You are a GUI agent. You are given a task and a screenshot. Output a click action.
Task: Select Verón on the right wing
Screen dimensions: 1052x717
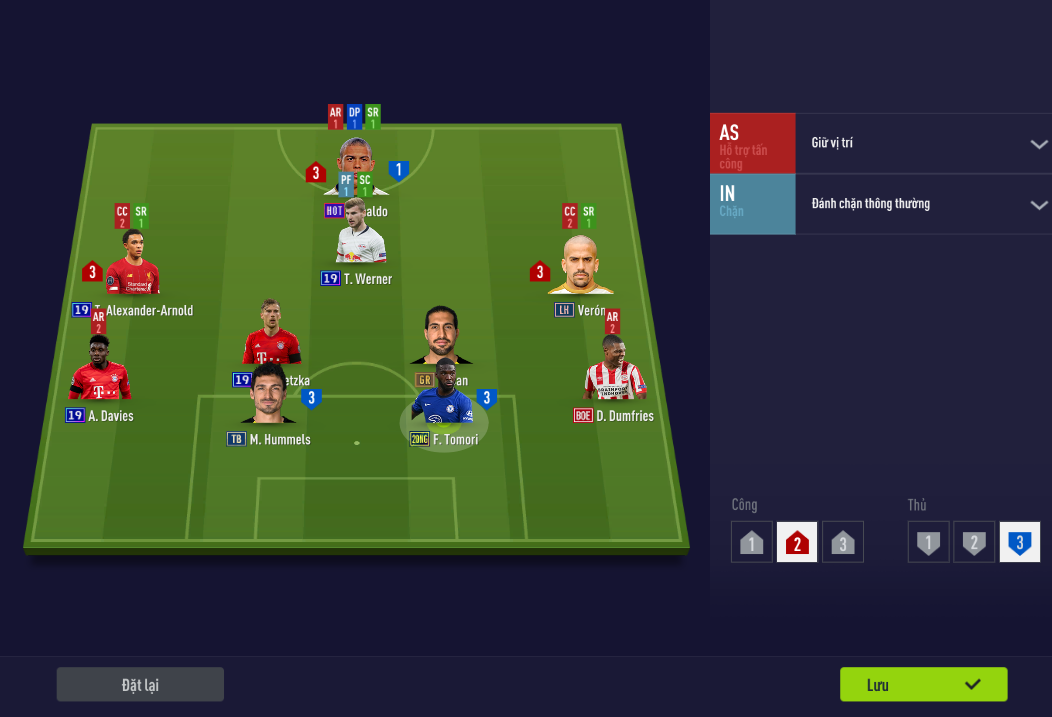click(x=581, y=266)
